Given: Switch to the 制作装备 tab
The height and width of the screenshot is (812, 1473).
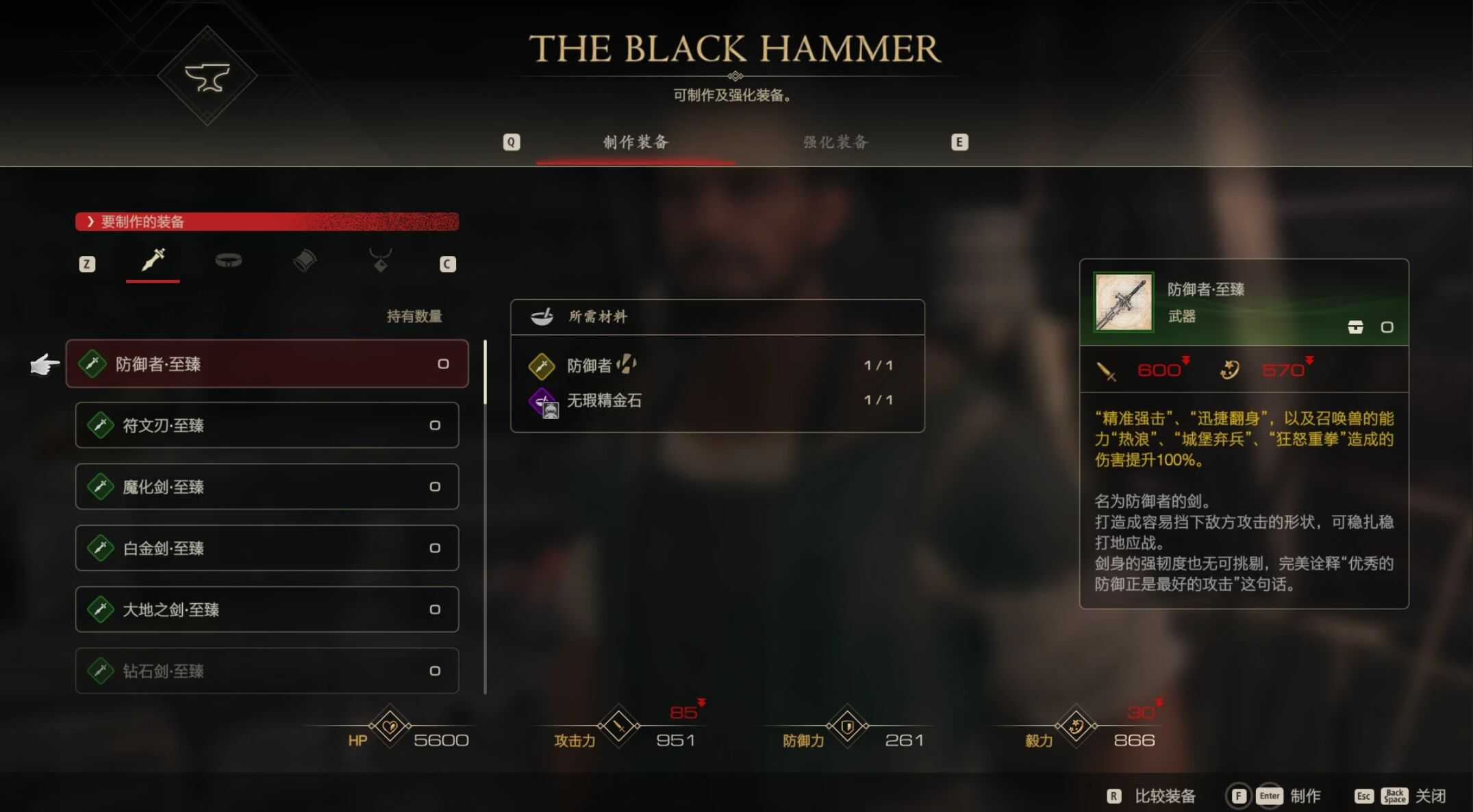Looking at the screenshot, I should tap(635, 142).
